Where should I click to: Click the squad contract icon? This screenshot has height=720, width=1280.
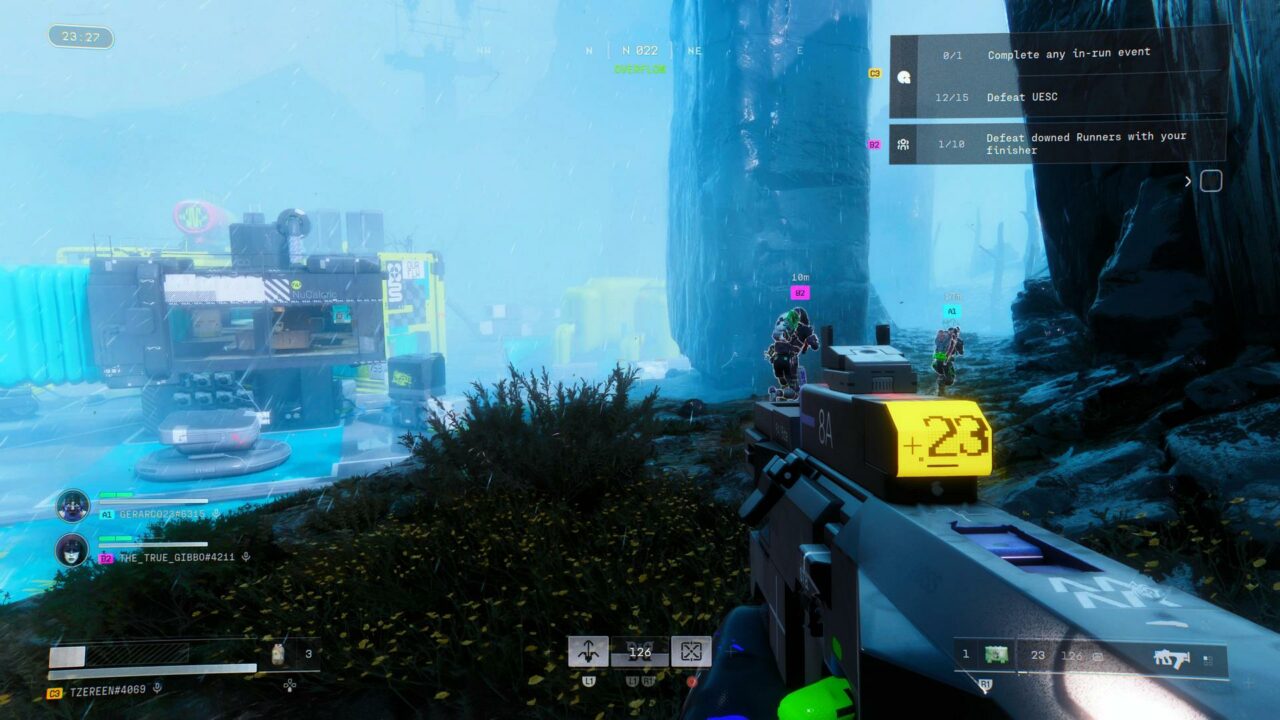(x=903, y=144)
